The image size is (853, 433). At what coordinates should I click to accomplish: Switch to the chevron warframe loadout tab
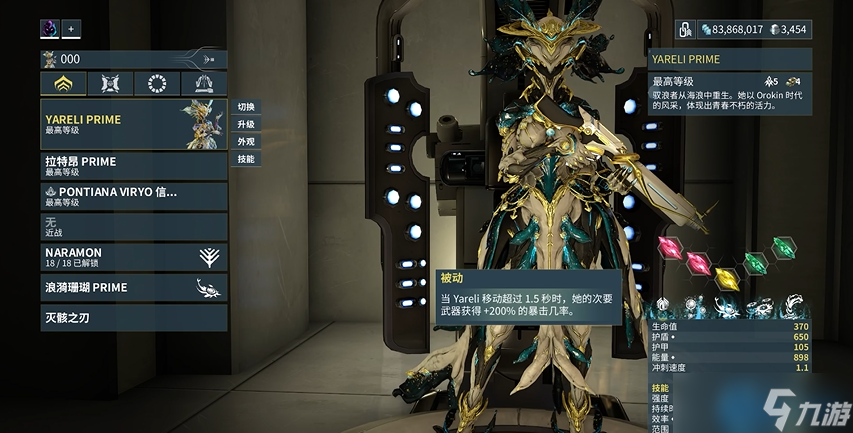62,83
